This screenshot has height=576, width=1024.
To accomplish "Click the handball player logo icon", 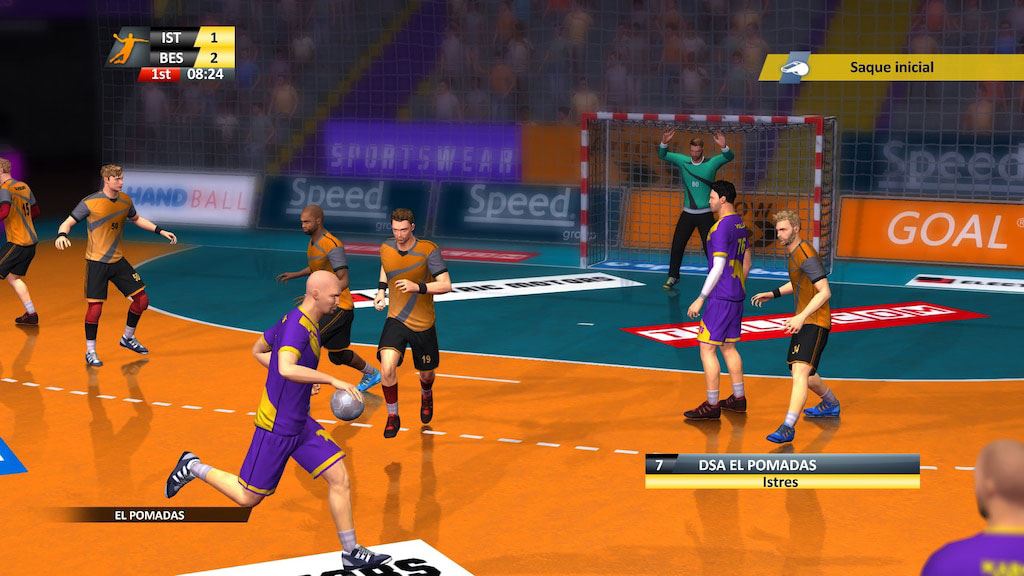I will 129,46.
